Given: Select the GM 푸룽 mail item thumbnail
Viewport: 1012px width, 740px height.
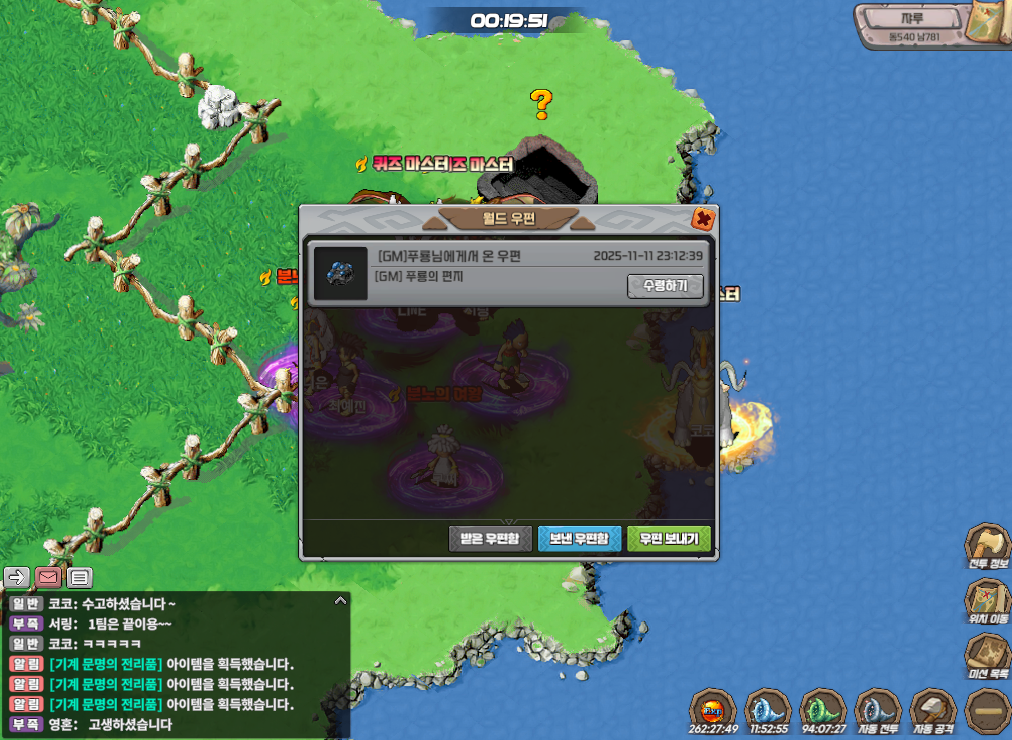Looking at the screenshot, I should (340, 273).
